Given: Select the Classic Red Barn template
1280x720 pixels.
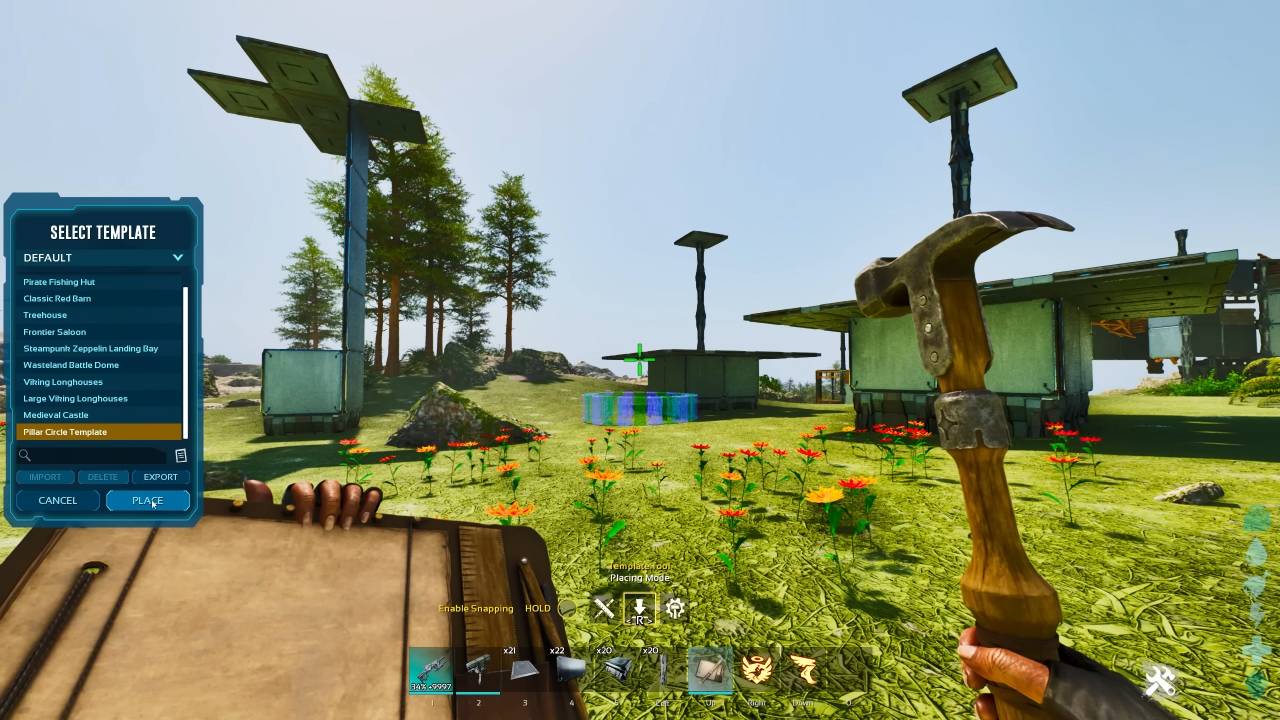Looking at the screenshot, I should [x=58, y=298].
